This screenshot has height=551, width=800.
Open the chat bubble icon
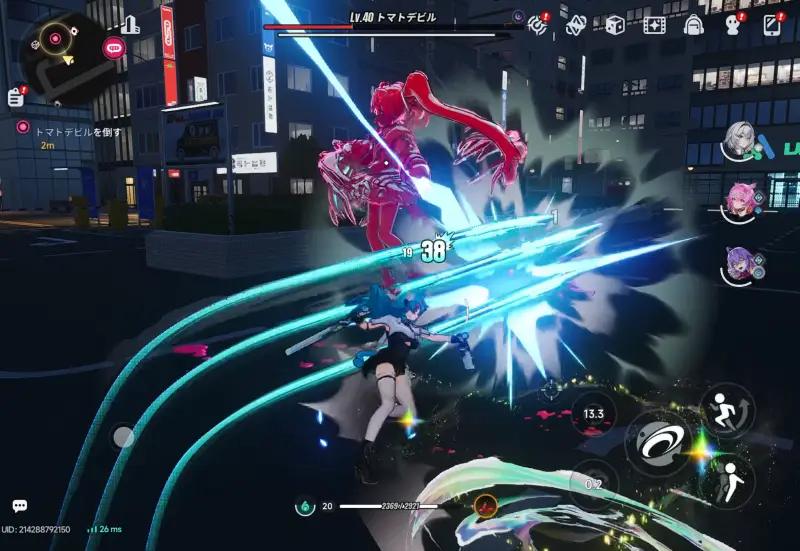click(20, 507)
